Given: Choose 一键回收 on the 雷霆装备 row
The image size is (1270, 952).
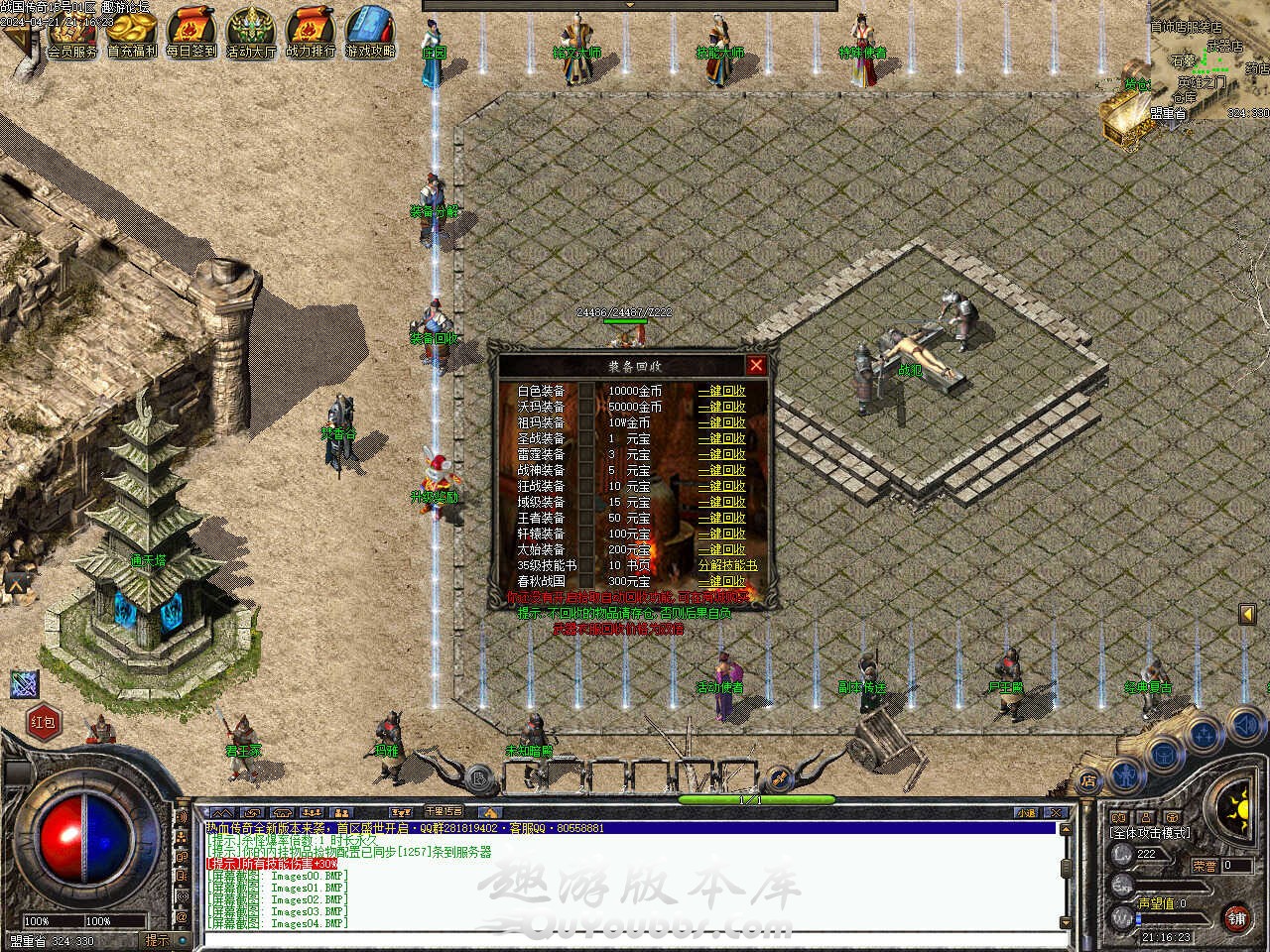Looking at the screenshot, I should click(721, 455).
